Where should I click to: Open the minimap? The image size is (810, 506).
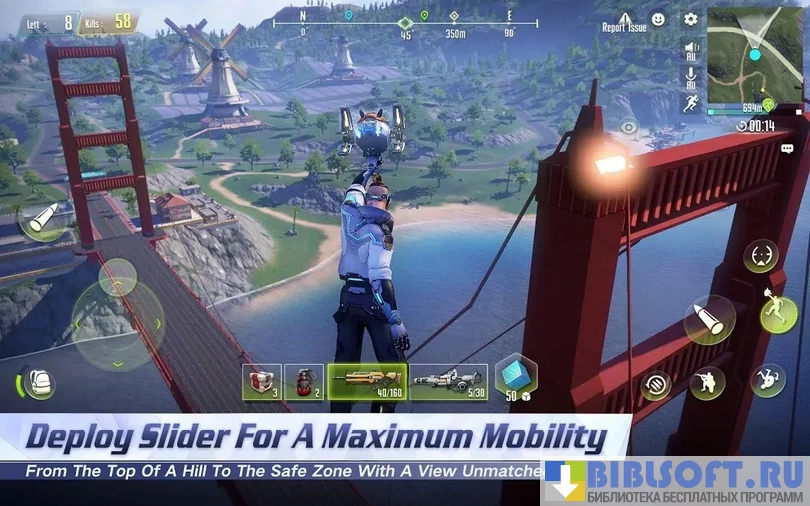click(755, 55)
